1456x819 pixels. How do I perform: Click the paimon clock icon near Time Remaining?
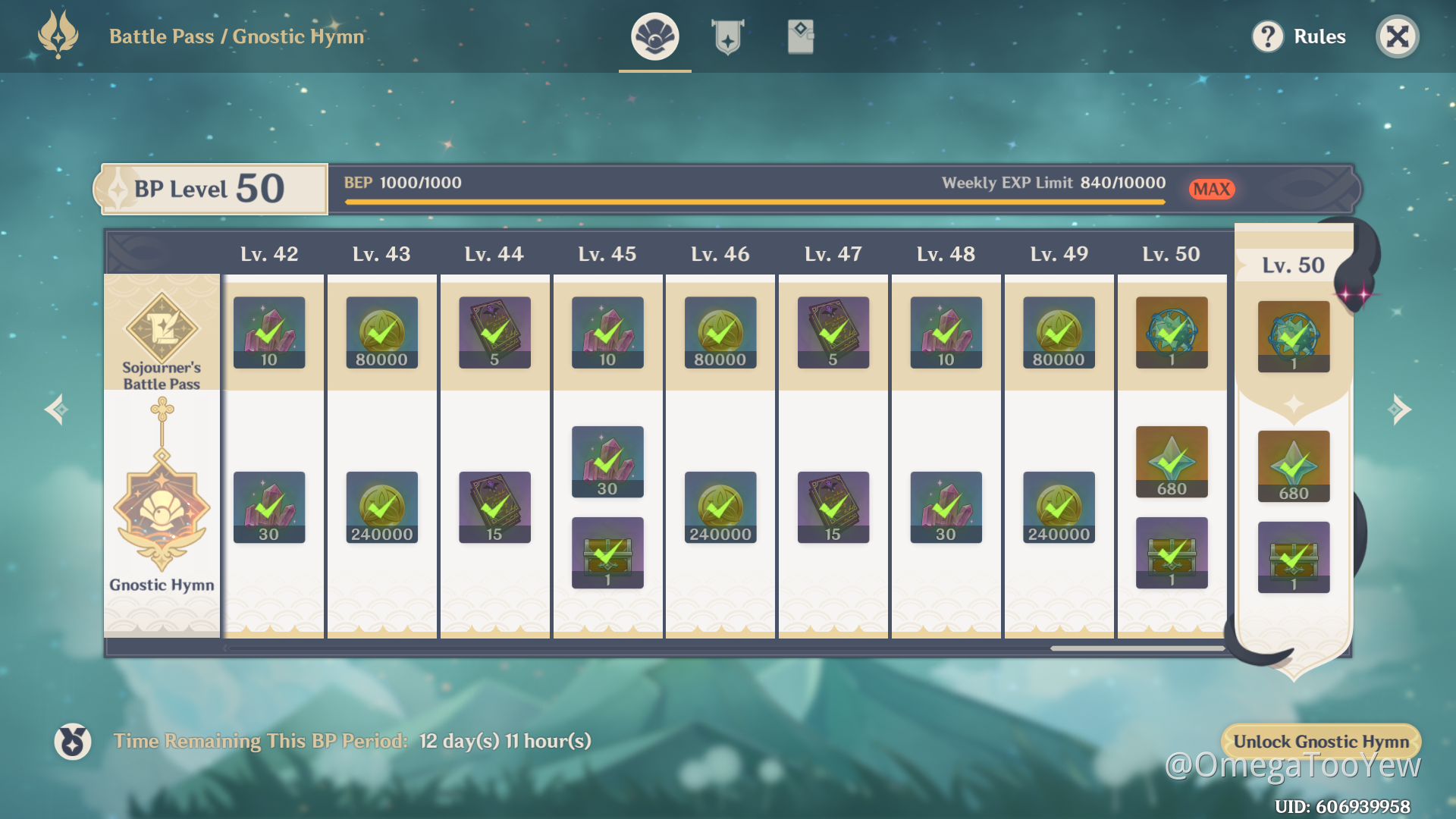click(72, 741)
